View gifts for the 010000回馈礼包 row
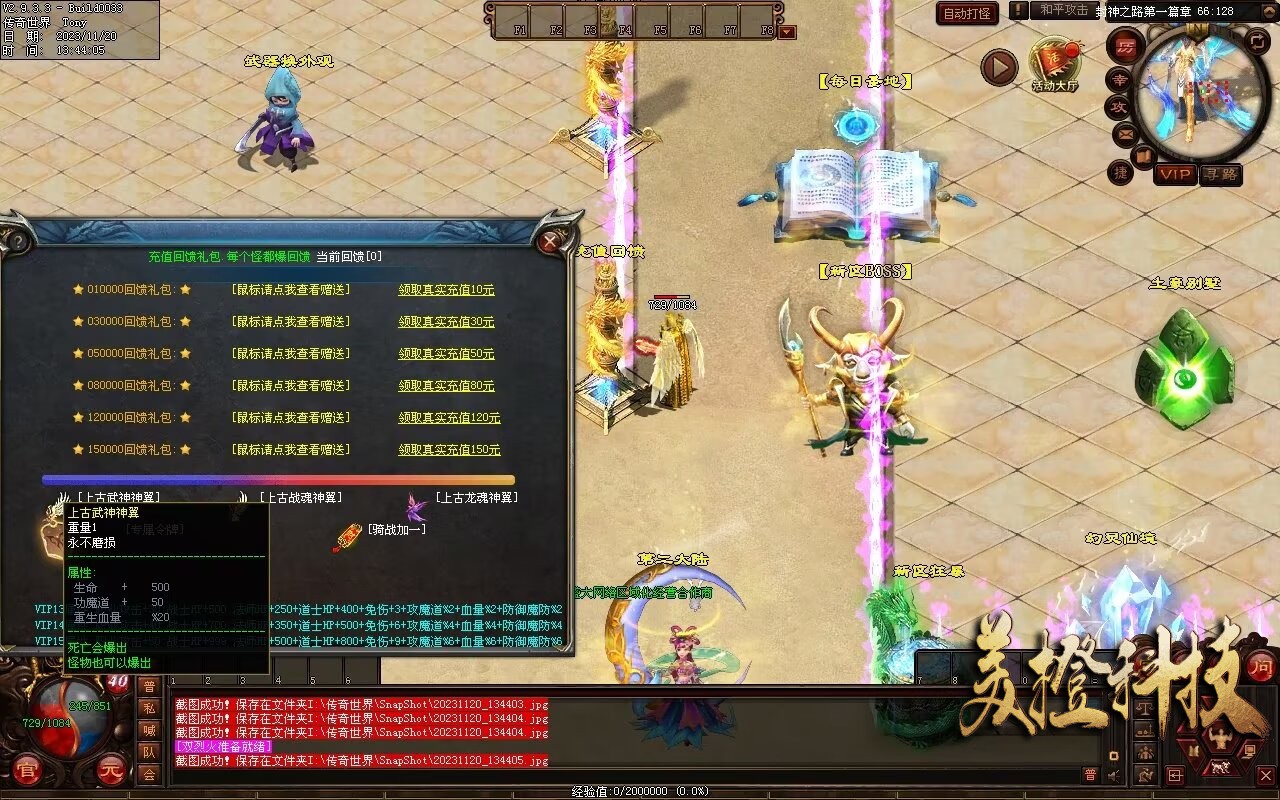Image resolution: width=1280 pixels, height=800 pixels. pyautogui.click(x=290, y=290)
